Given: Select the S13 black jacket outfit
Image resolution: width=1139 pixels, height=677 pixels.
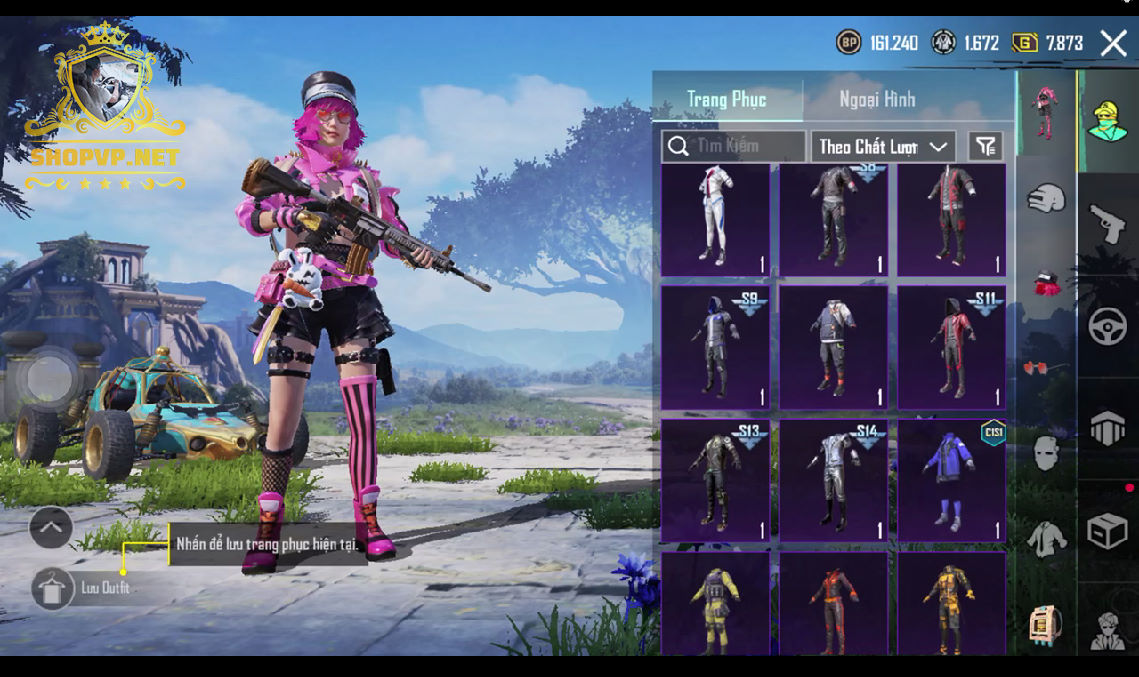Looking at the screenshot, I should pyautogui.click(x=715, y=480).
